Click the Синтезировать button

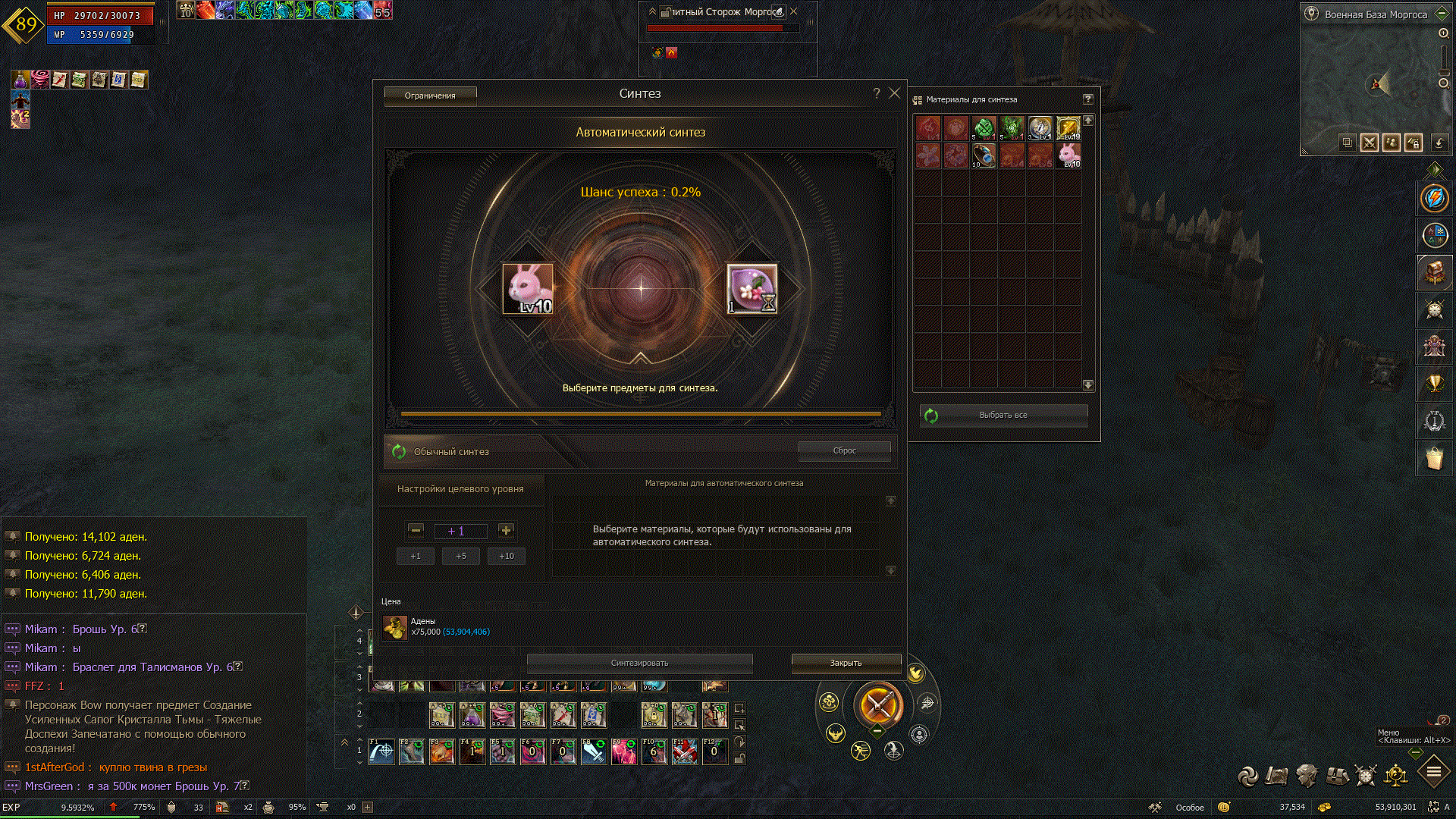[x=639, y=663]
